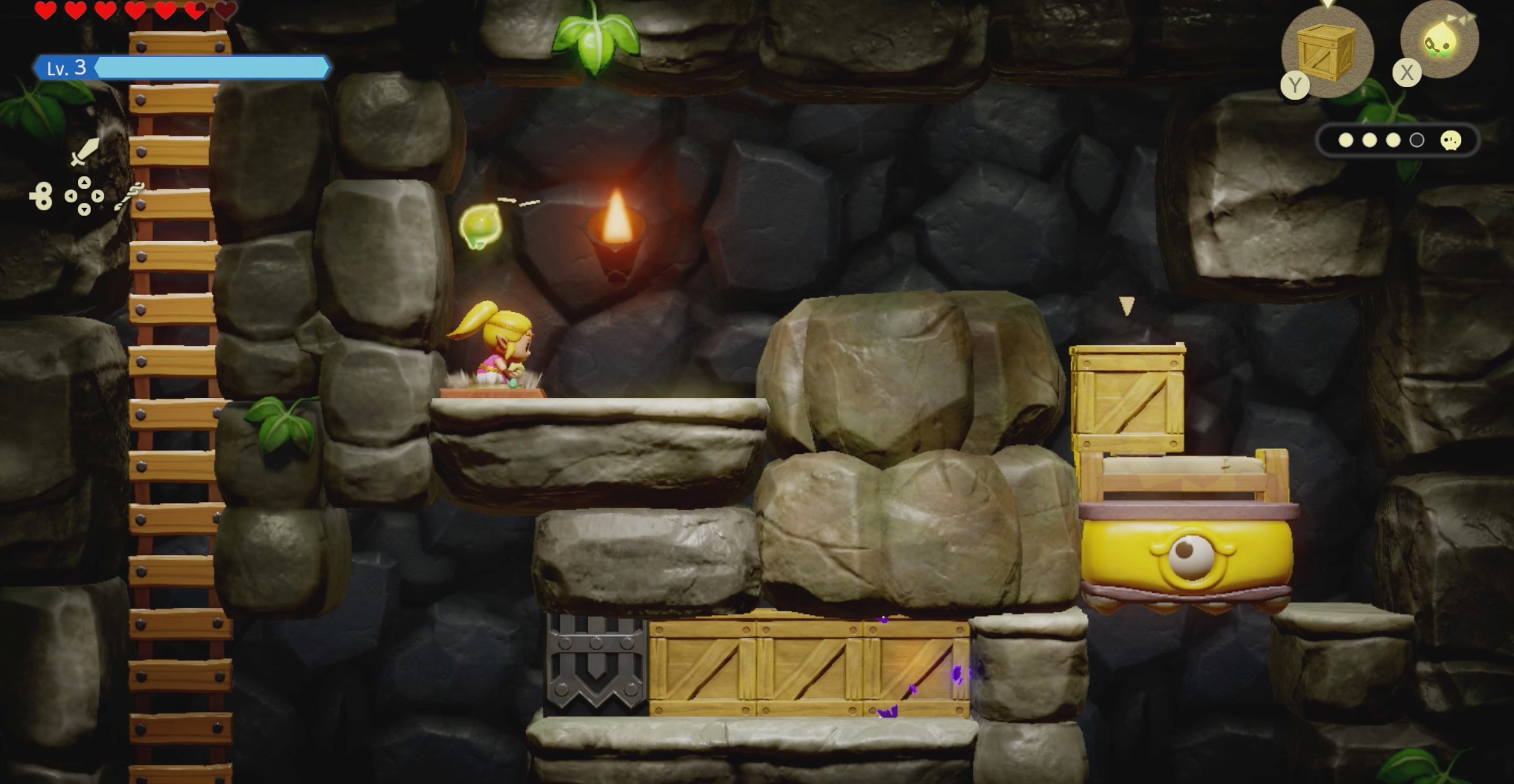Screen dimensions: 1514x784
Task: Choose the sword icon in the quick-select
Action: coord(85,151)
